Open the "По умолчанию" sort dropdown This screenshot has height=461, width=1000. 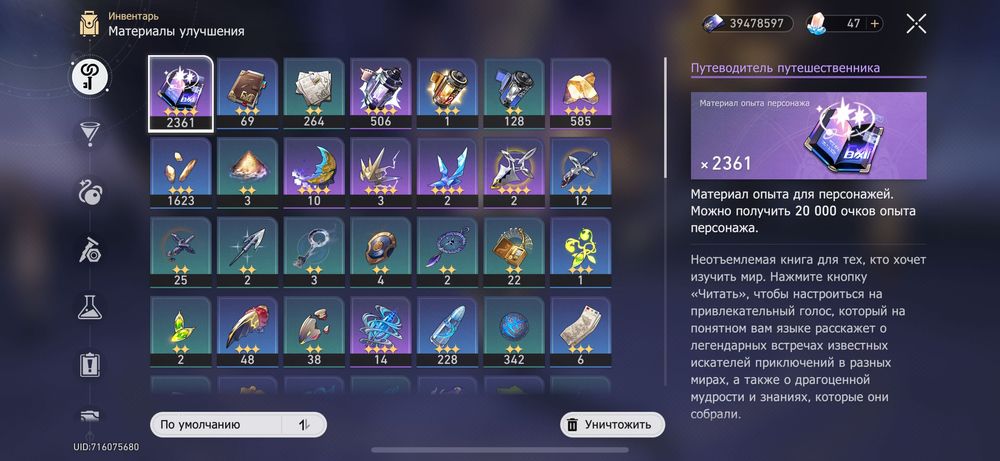(x=222, y=425)
